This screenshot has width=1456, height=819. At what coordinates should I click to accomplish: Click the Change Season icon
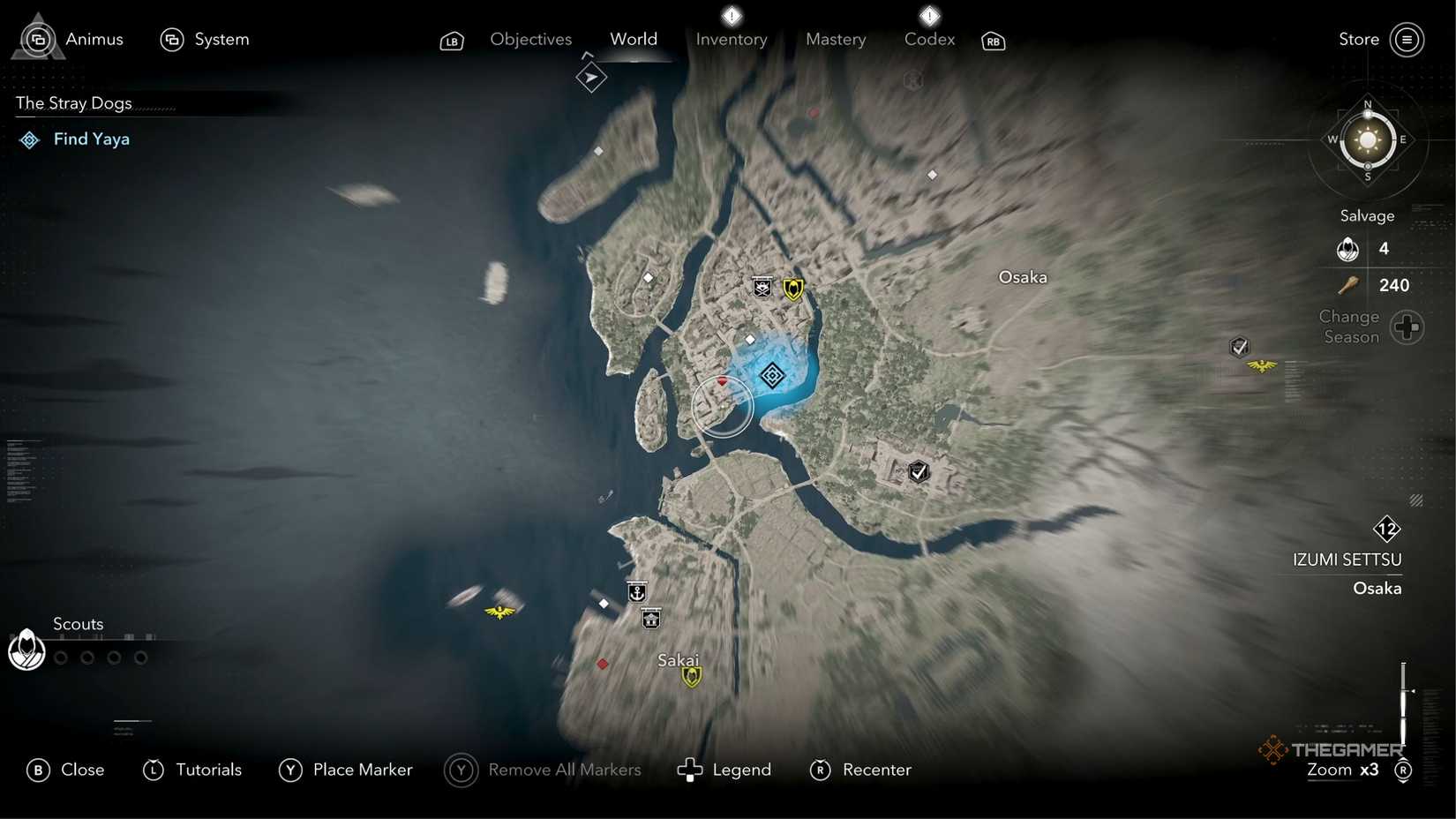coord(1407,327)
